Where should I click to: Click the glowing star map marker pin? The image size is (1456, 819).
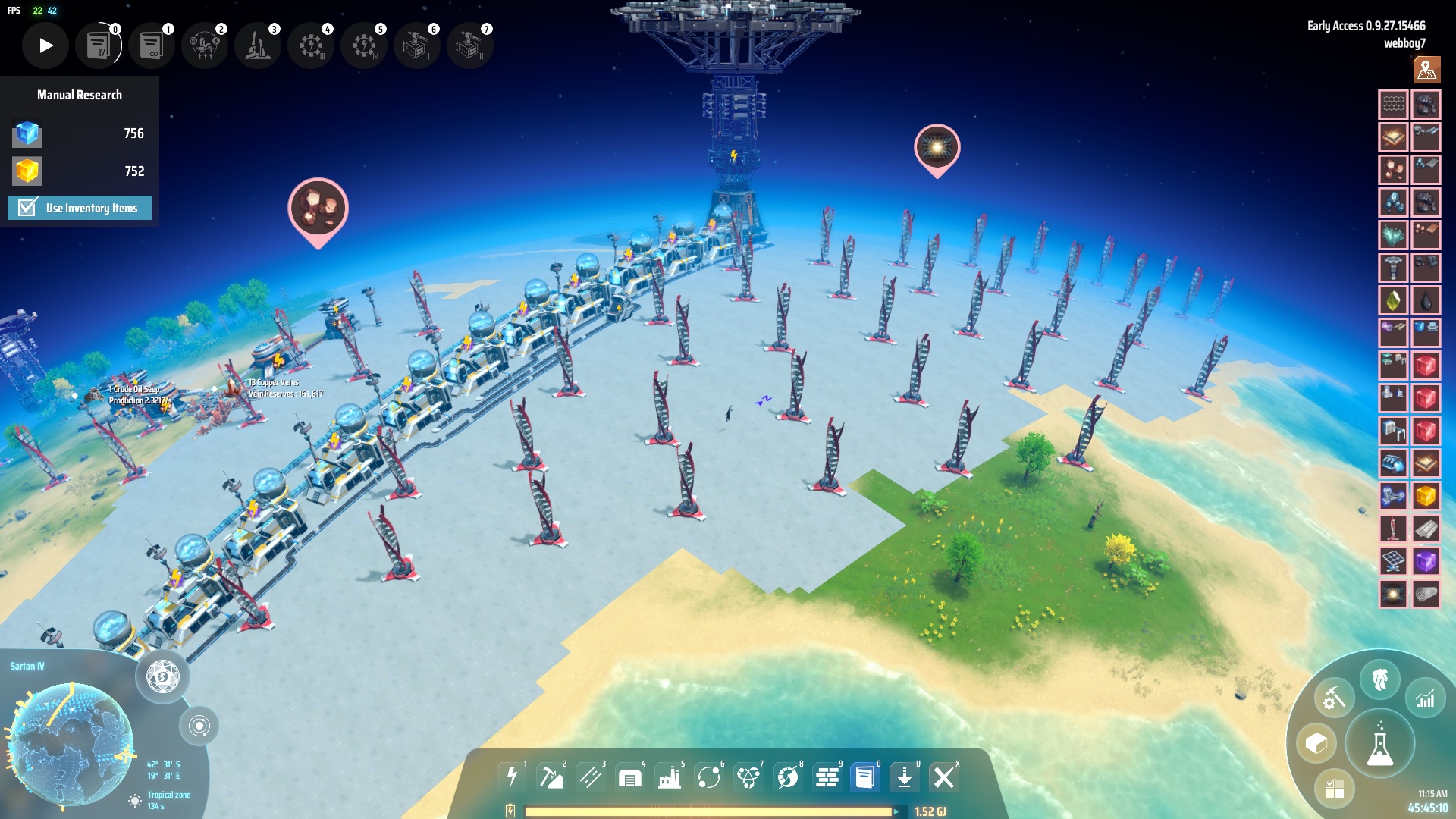tap(937, 147)
